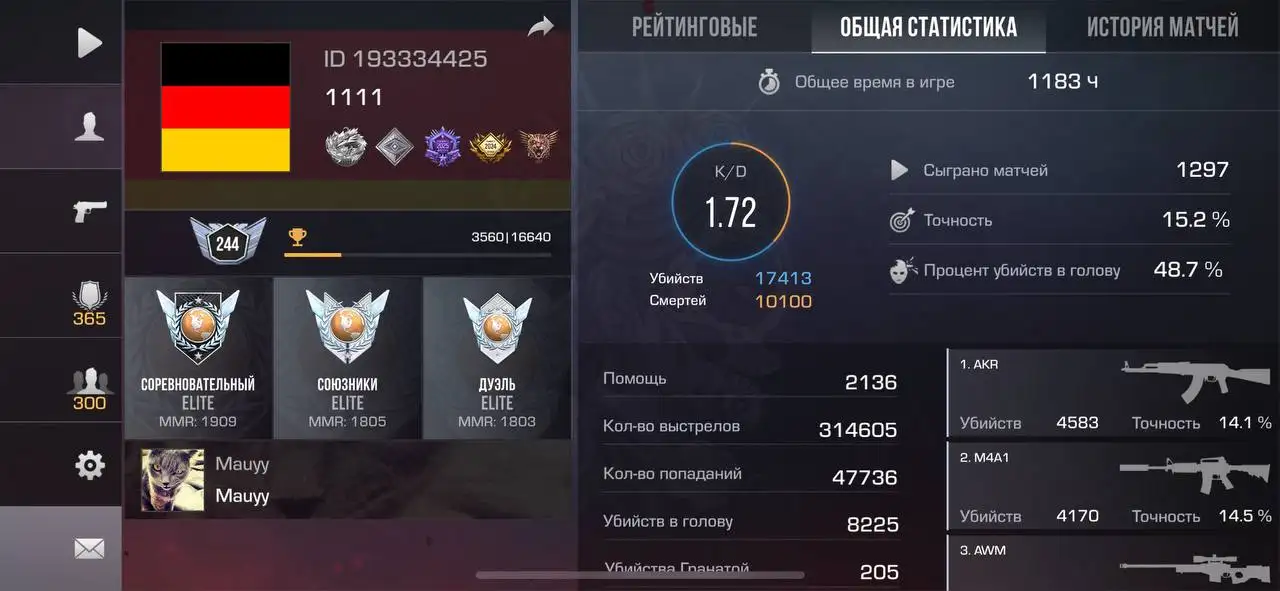This screenshot has height=591, width=1280.
Task: Click the level 244 badge
Action: click(x=228, y=241)
